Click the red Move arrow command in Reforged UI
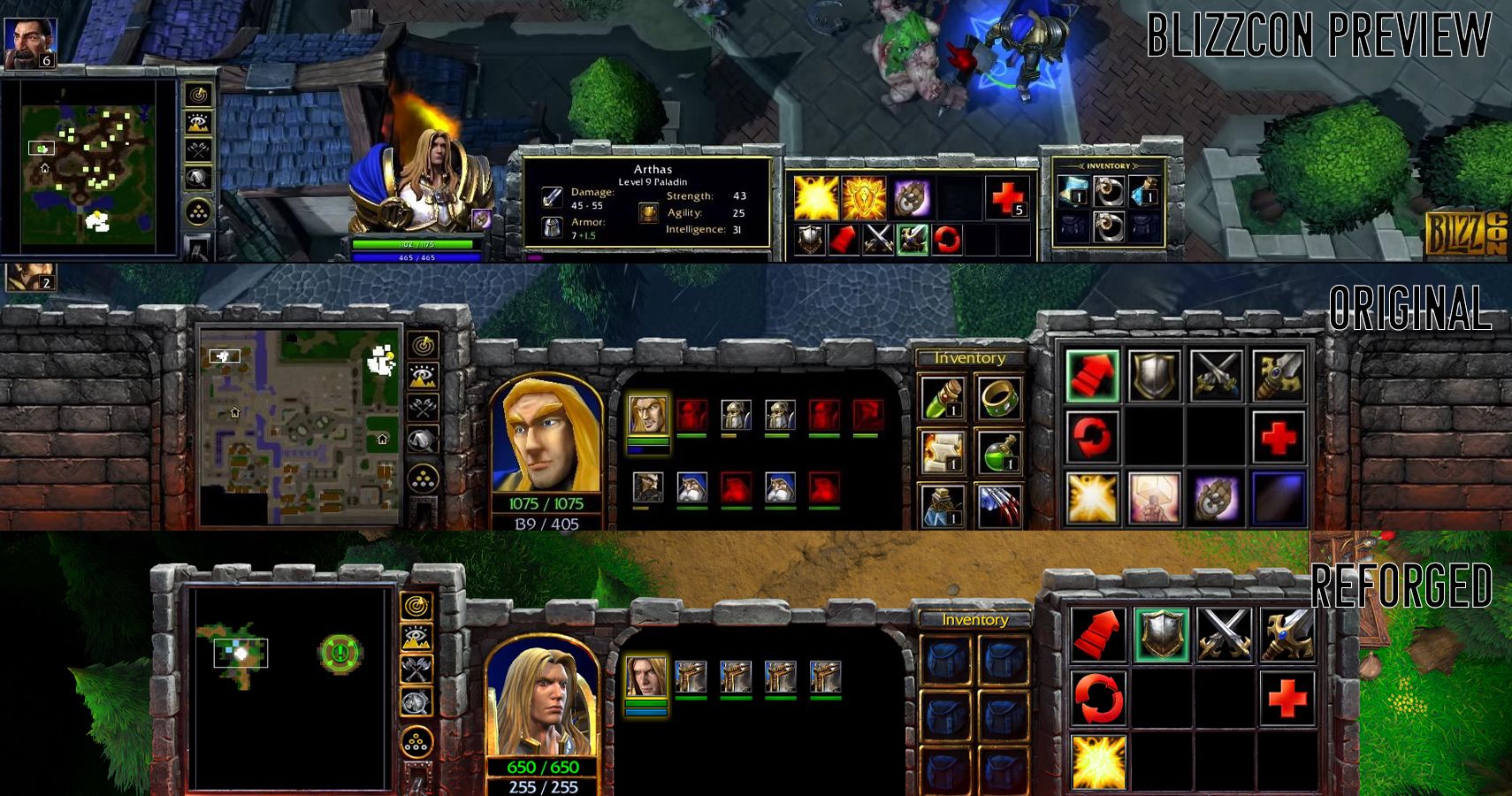This screenshot has height=796, width=1512. [x=1098, y=634]
